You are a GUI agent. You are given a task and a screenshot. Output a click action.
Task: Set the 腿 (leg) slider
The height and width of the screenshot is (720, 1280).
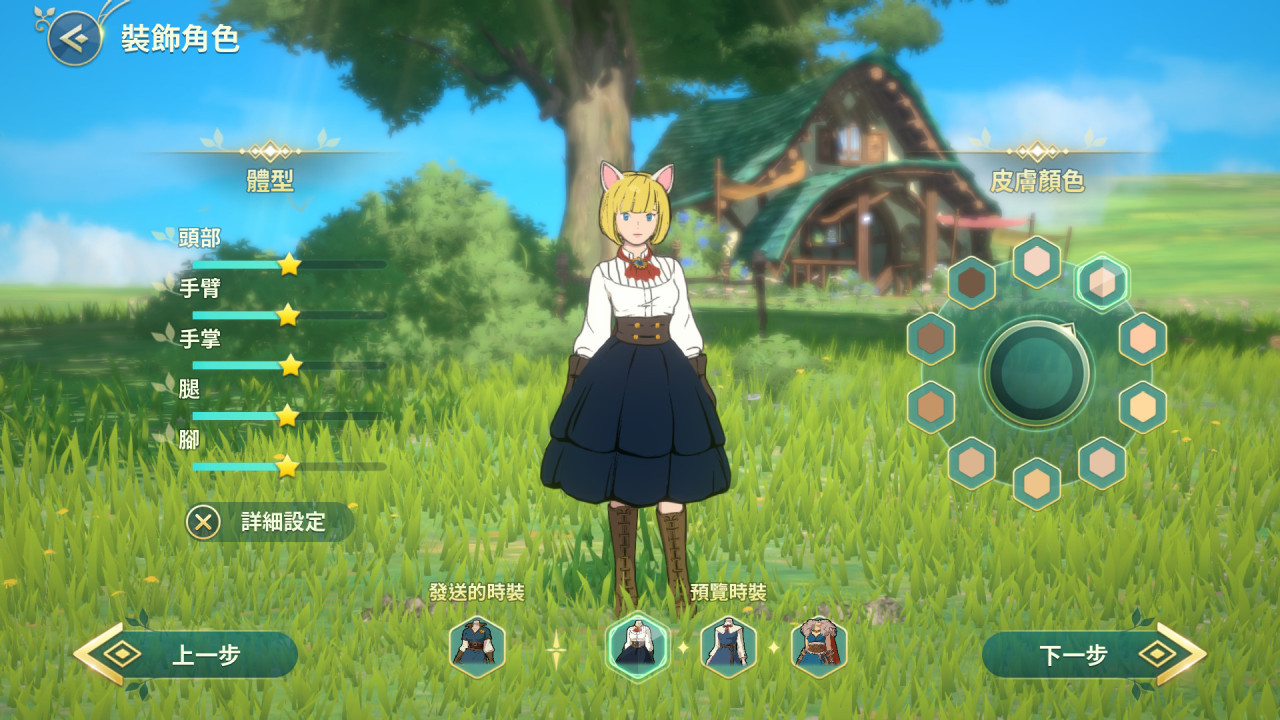[x=288, y=416]
